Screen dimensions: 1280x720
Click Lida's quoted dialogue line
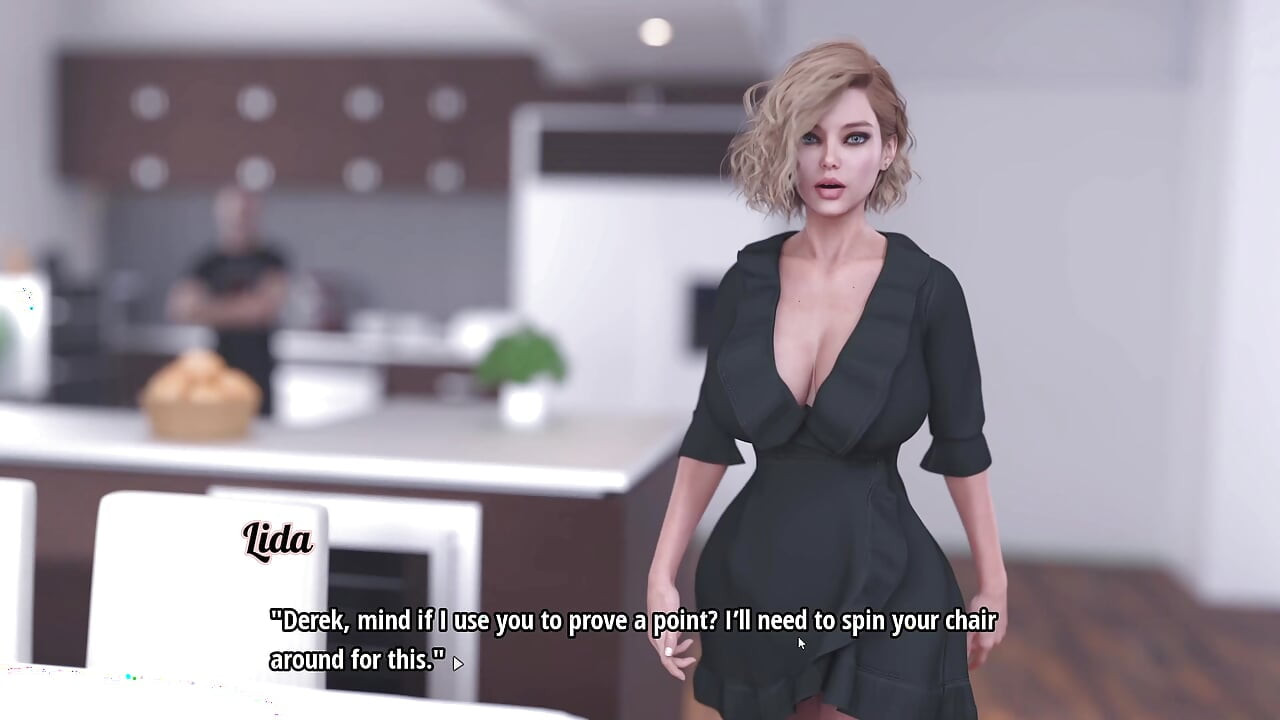(x=630, y=620)
